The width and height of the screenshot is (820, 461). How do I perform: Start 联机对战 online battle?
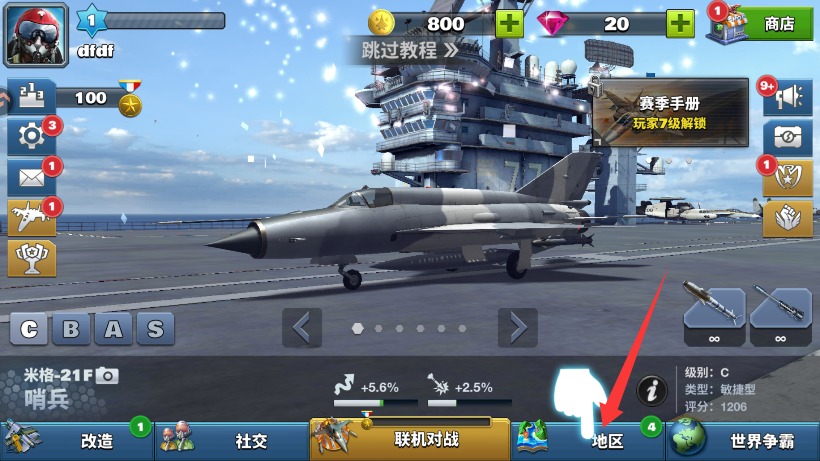[x=410, y=439]
